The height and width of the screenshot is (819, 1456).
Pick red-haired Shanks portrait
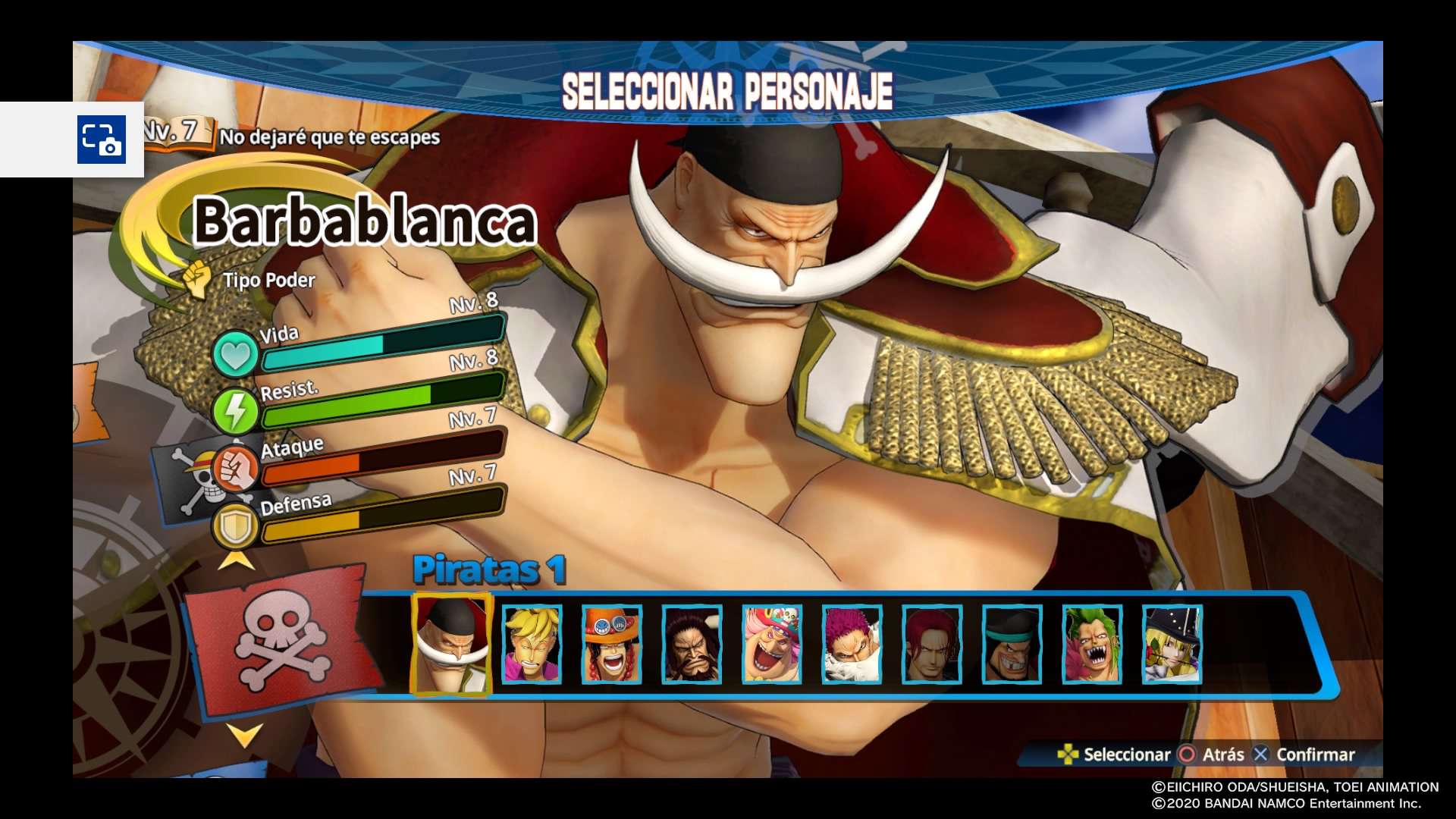point(932,645)
